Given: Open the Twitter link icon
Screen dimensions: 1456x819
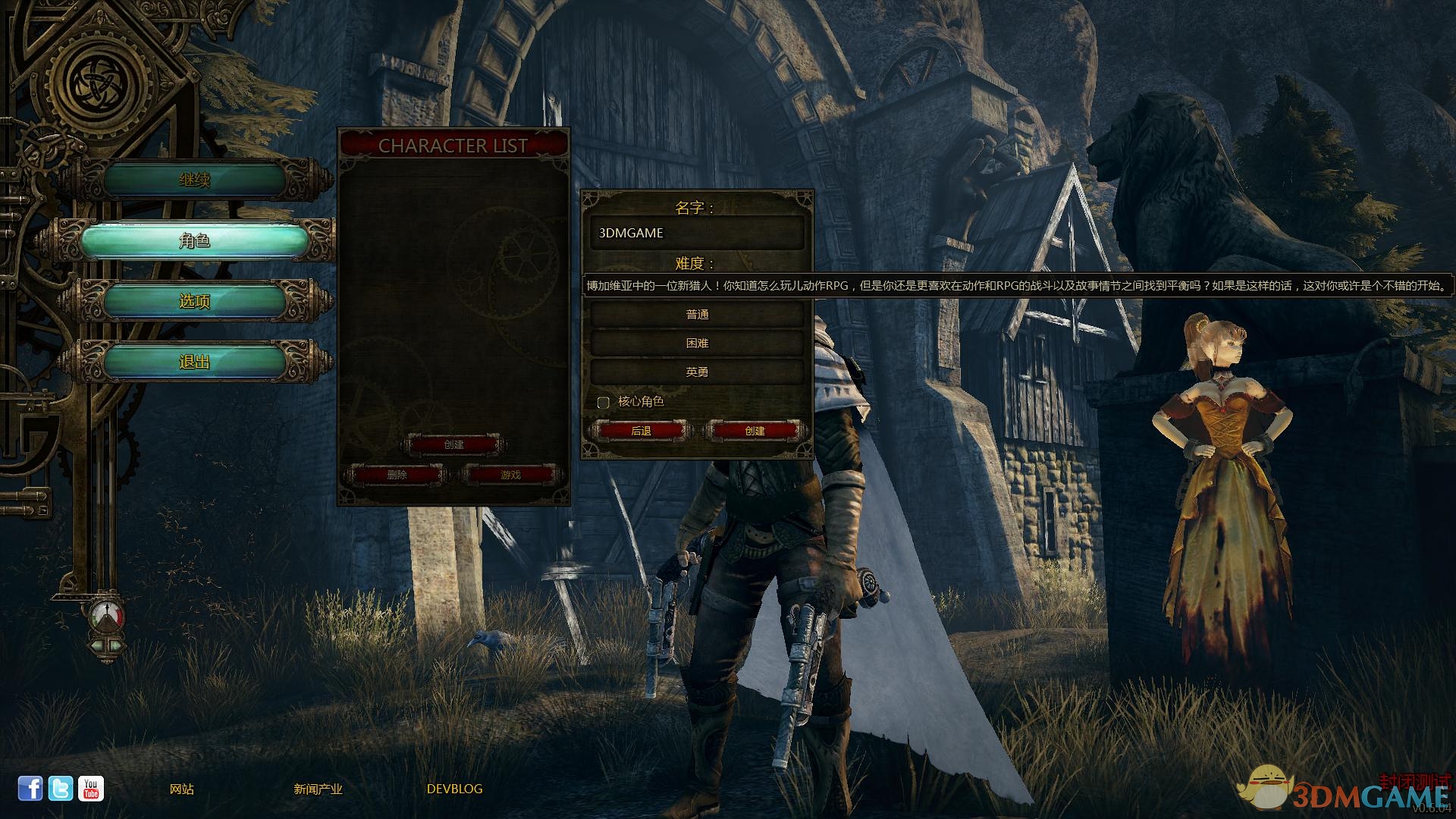Looking at the screenshot, I should coord(61,789).
